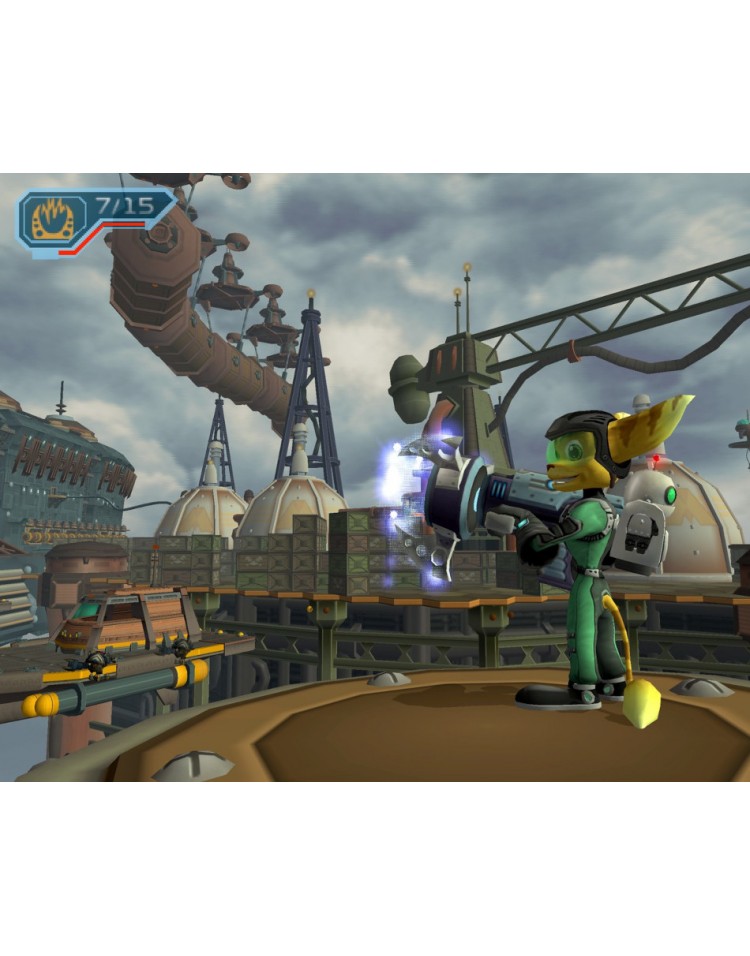Screen dimensions: 750x956
Task: Select the equipped weapon icon in the HUD
Action: click(x=52, y=220)
